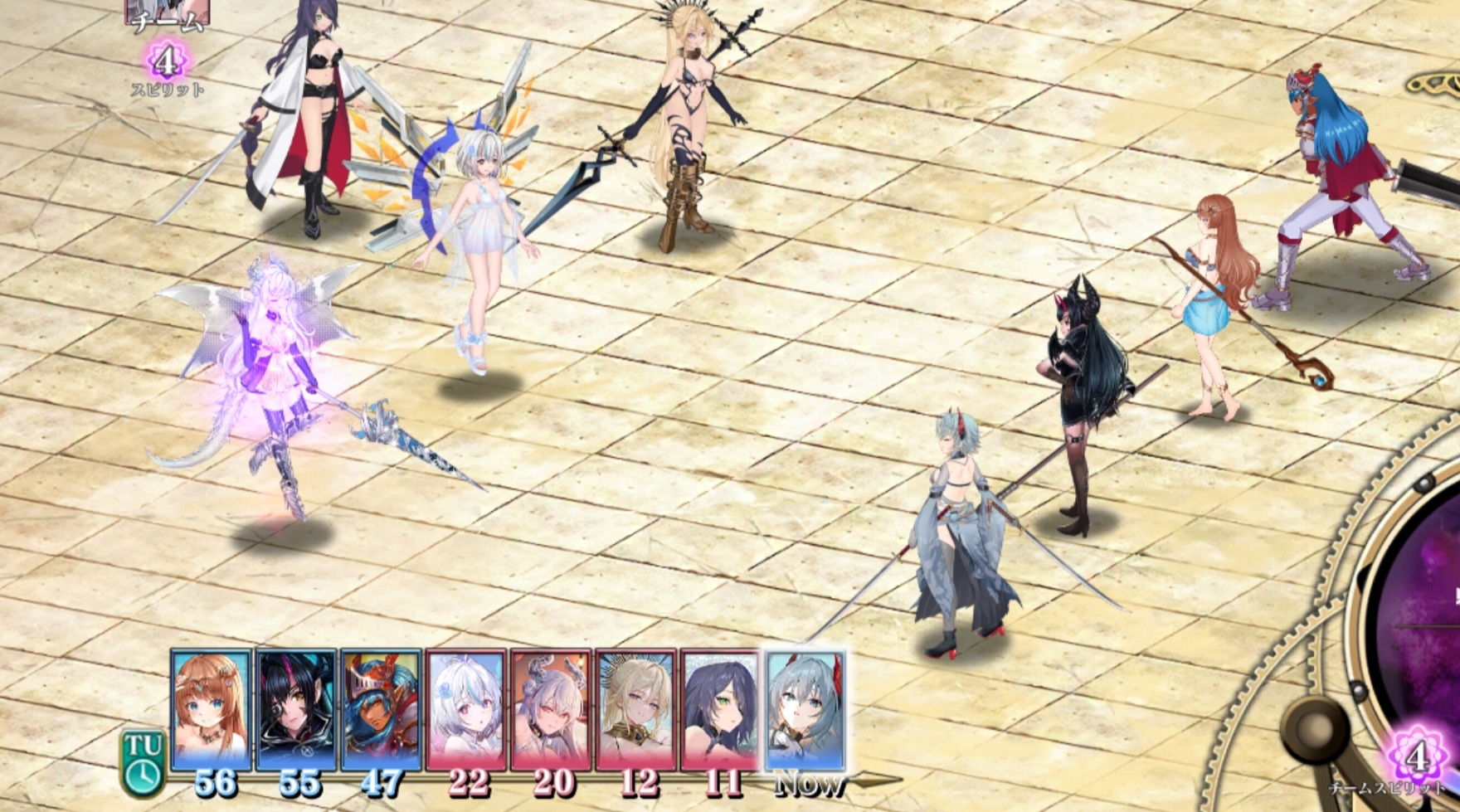Viewport: 1460px width, 812px height.
Task: Pick the turn portrait numbered 20
Action: 551,710
